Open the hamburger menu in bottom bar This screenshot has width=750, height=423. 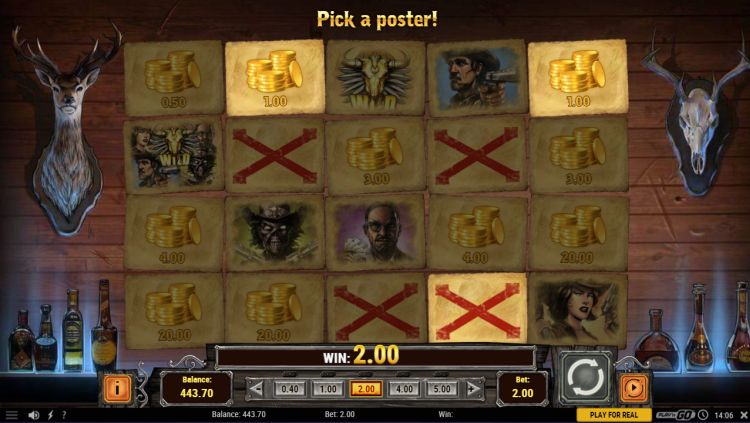12,415
